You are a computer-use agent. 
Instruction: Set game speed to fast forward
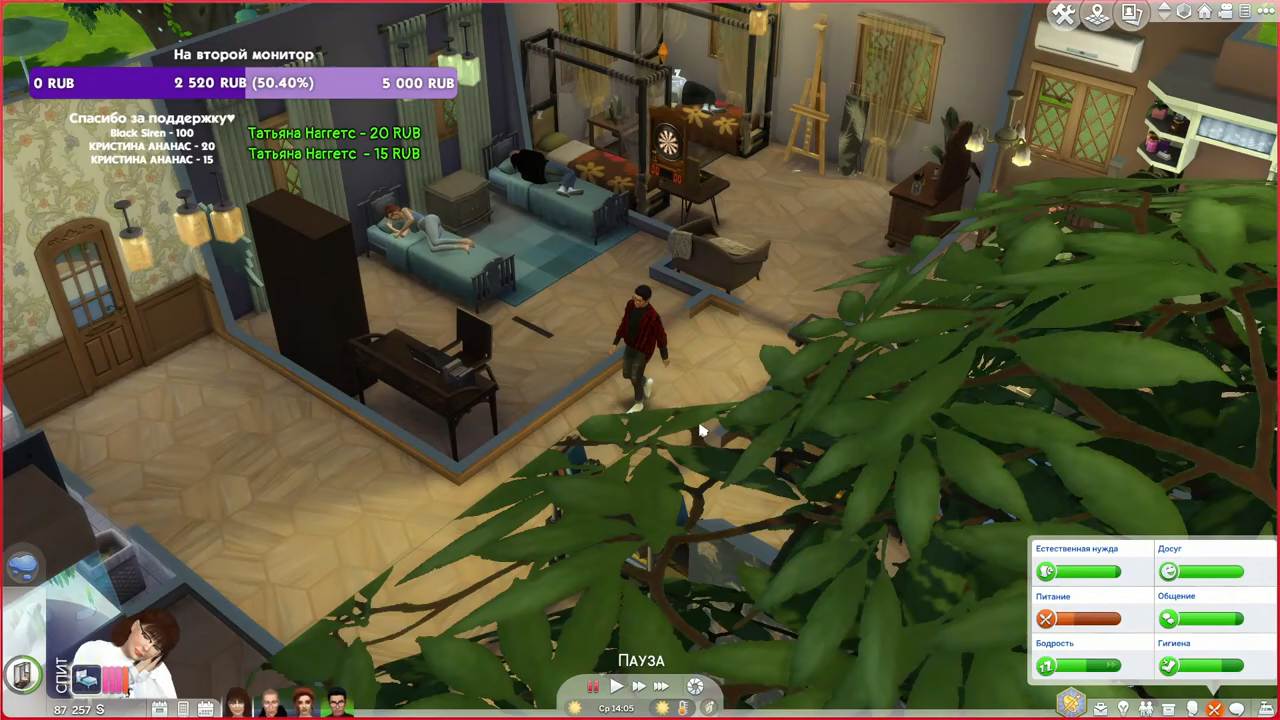pos(638,687)
